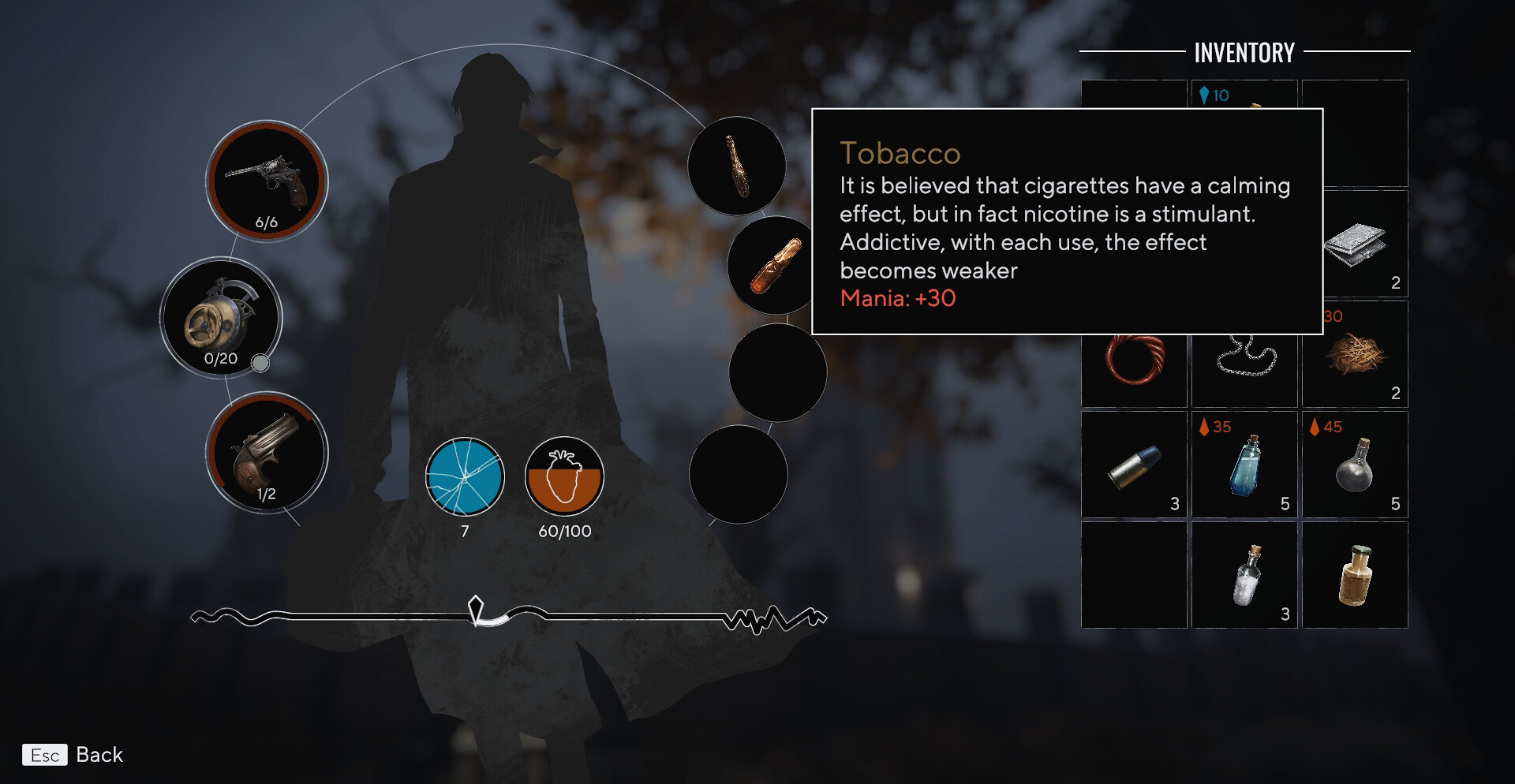Select the revolver weapon slot

click(x=266, y=181)
